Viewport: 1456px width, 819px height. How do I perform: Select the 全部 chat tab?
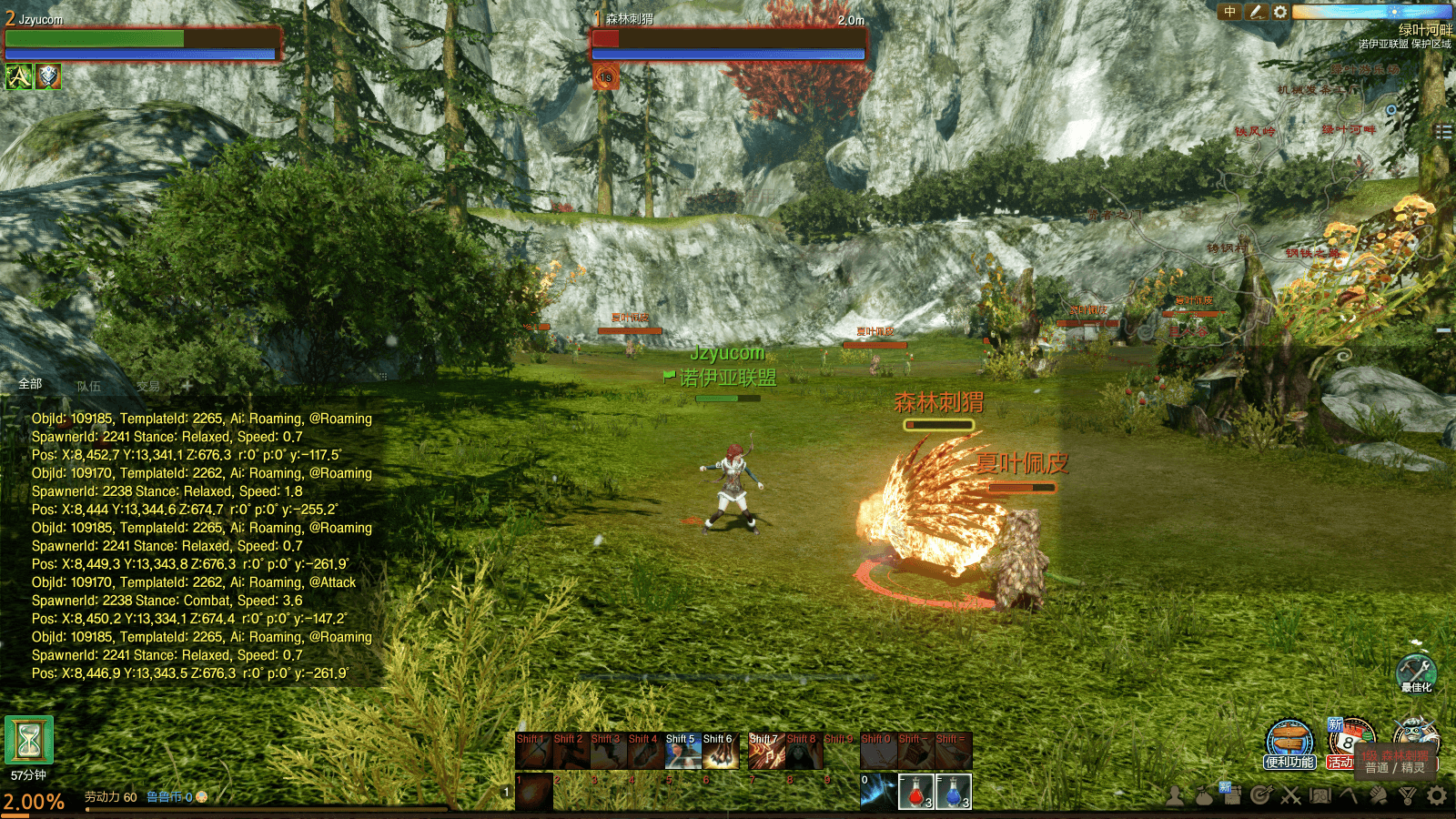[30, 384]
